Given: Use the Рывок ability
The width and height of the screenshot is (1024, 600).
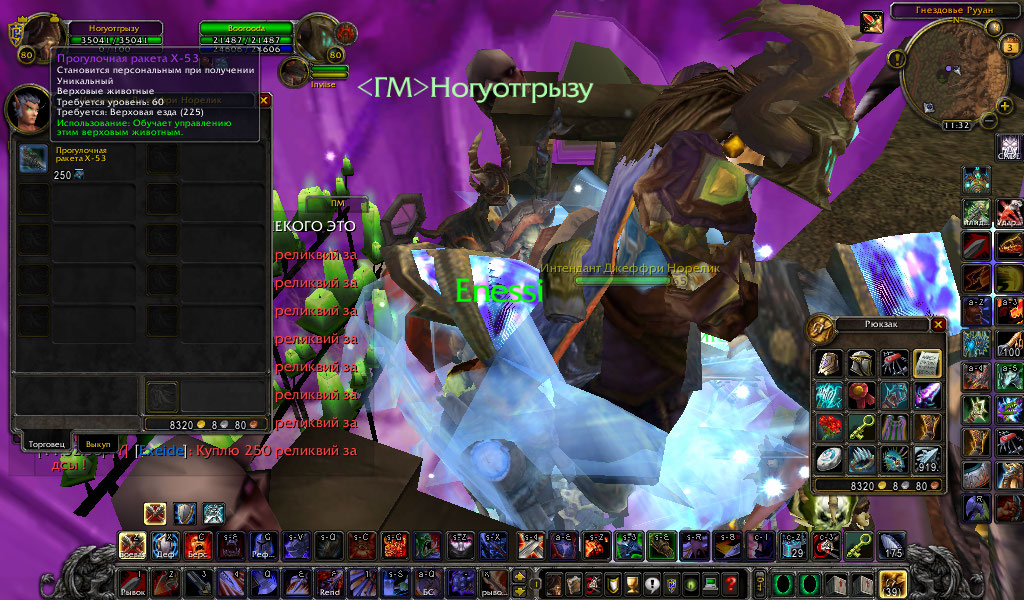Looking at the screenshot, I should [132, 581].
